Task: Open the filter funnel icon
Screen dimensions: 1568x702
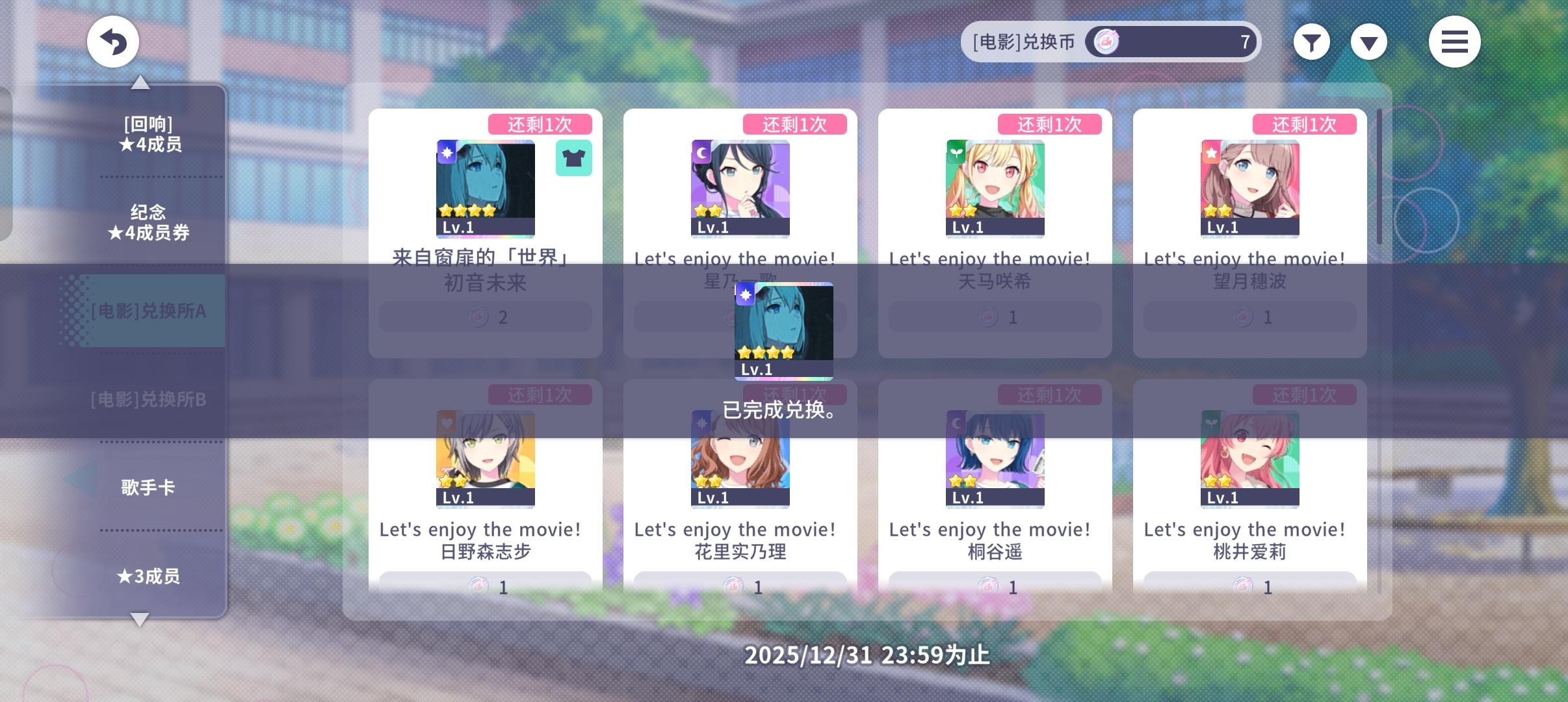Action: tap(1311, 41)
